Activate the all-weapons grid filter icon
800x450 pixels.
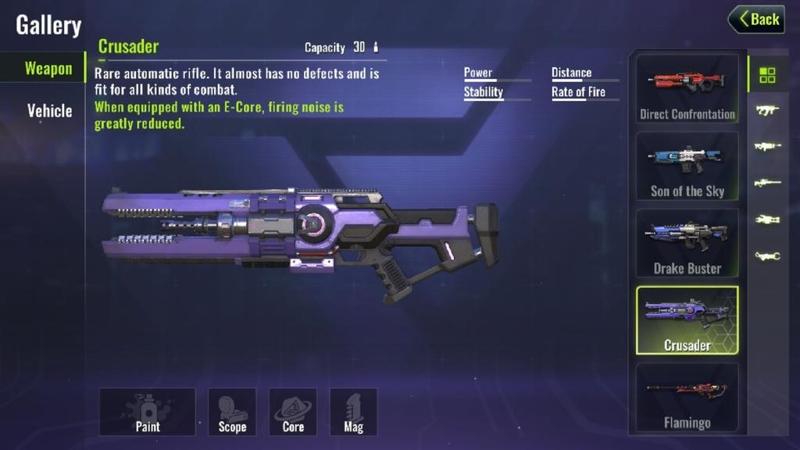tap(767, 75)
